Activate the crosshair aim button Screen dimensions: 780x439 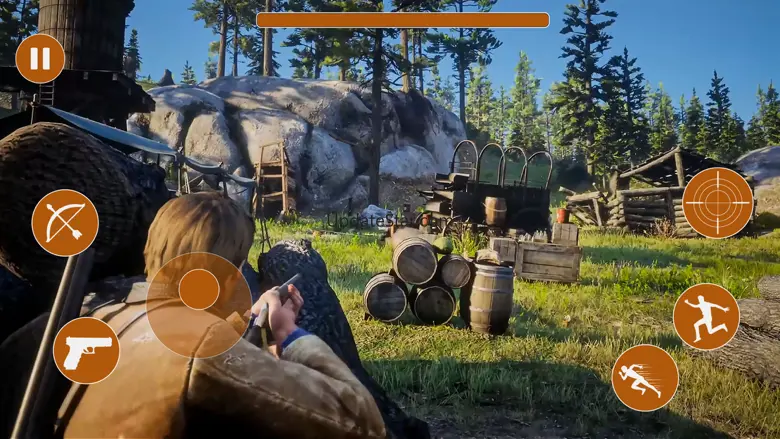click(717, 203)
